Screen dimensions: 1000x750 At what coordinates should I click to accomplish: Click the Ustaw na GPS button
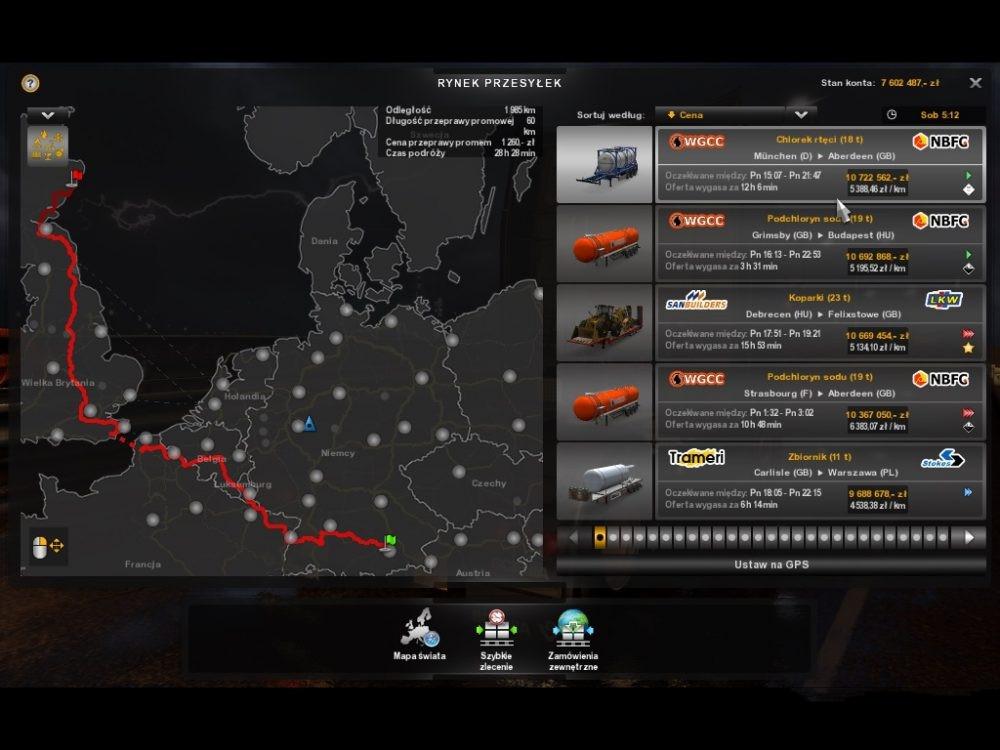click(x=769, y=564)
